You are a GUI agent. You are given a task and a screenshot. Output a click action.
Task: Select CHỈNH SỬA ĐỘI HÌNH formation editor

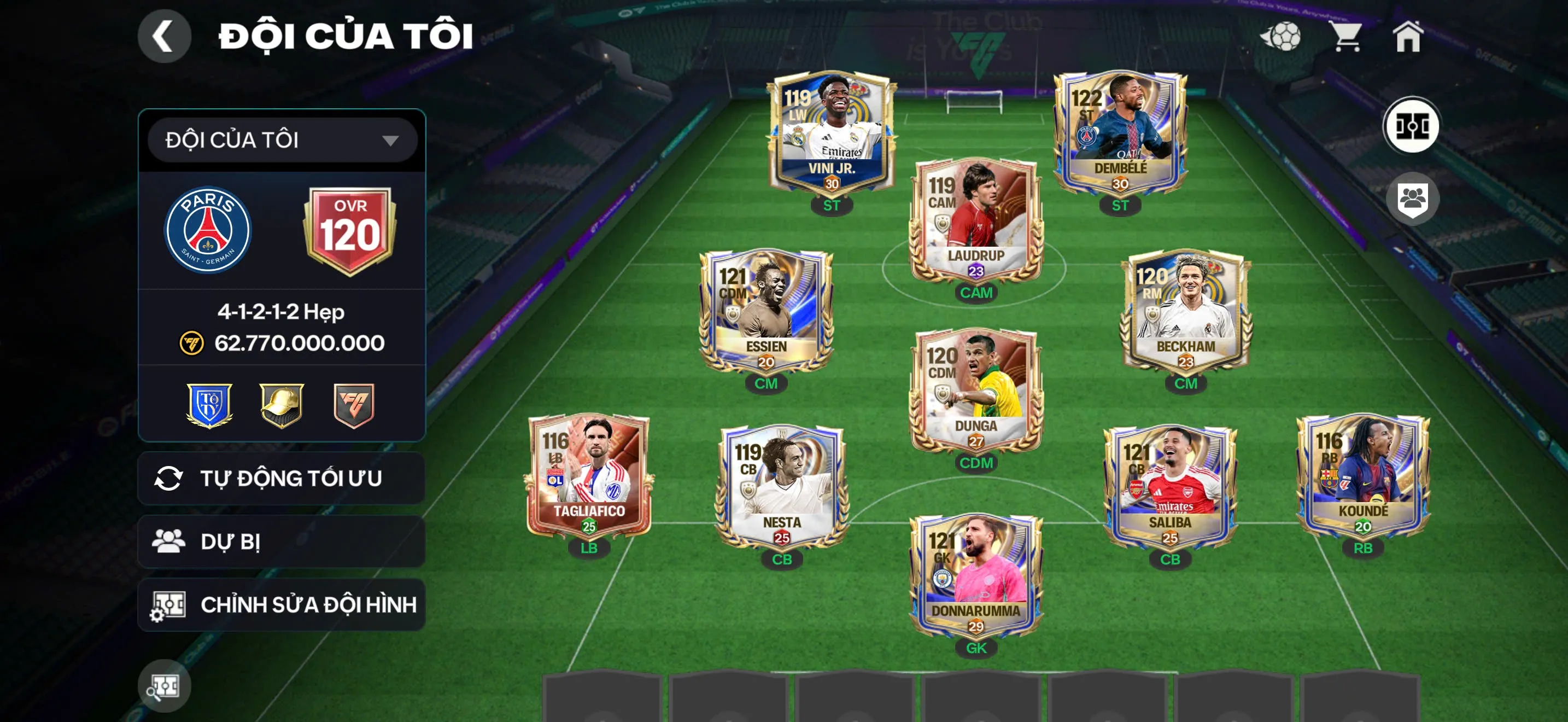click(282, 604)
